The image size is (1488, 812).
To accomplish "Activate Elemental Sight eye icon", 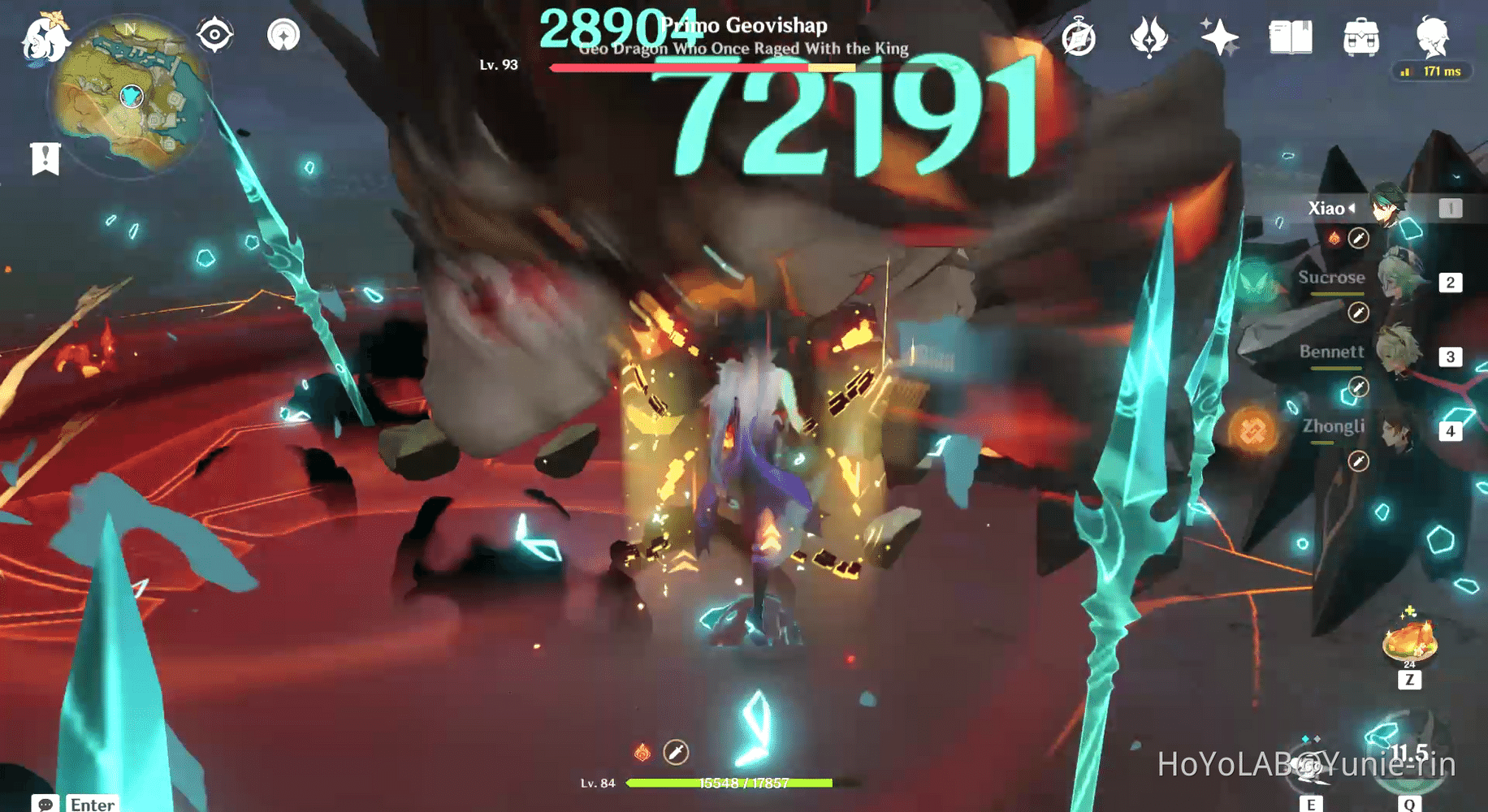I will 214,34.
